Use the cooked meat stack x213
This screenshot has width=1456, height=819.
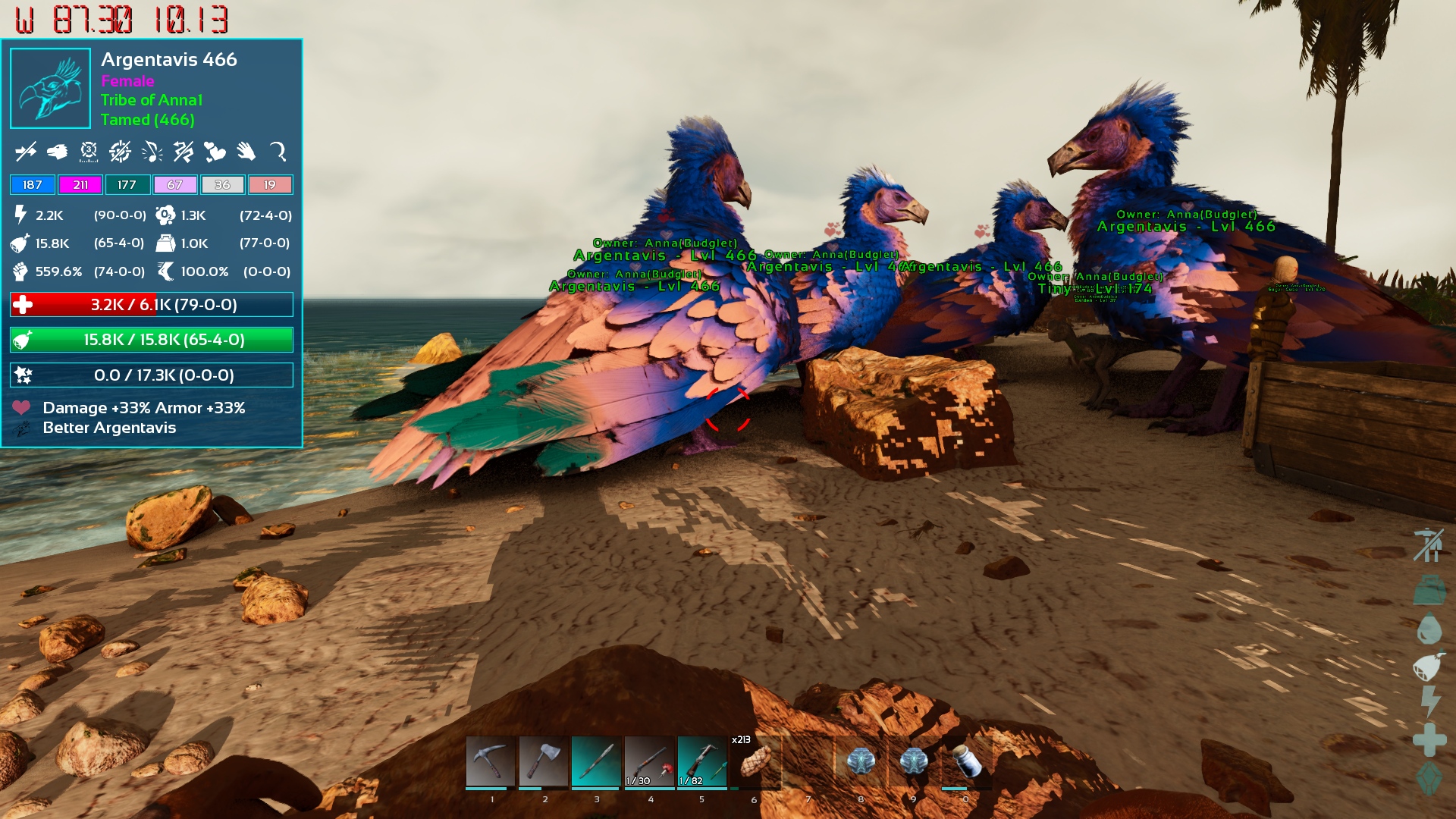tap(755, 761)
